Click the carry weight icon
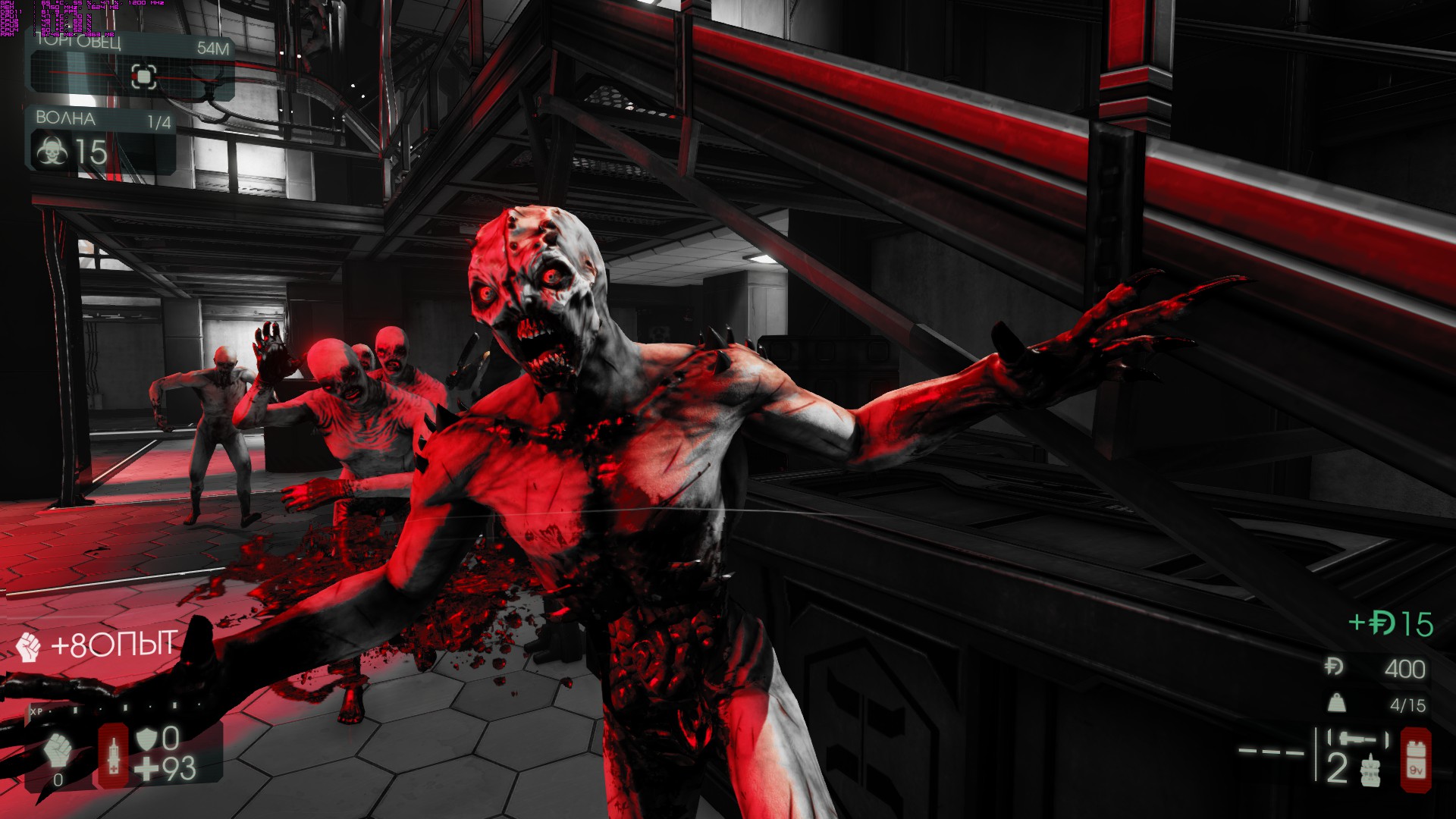This screenshot has width=1456, height=819. pos(1336,704)
